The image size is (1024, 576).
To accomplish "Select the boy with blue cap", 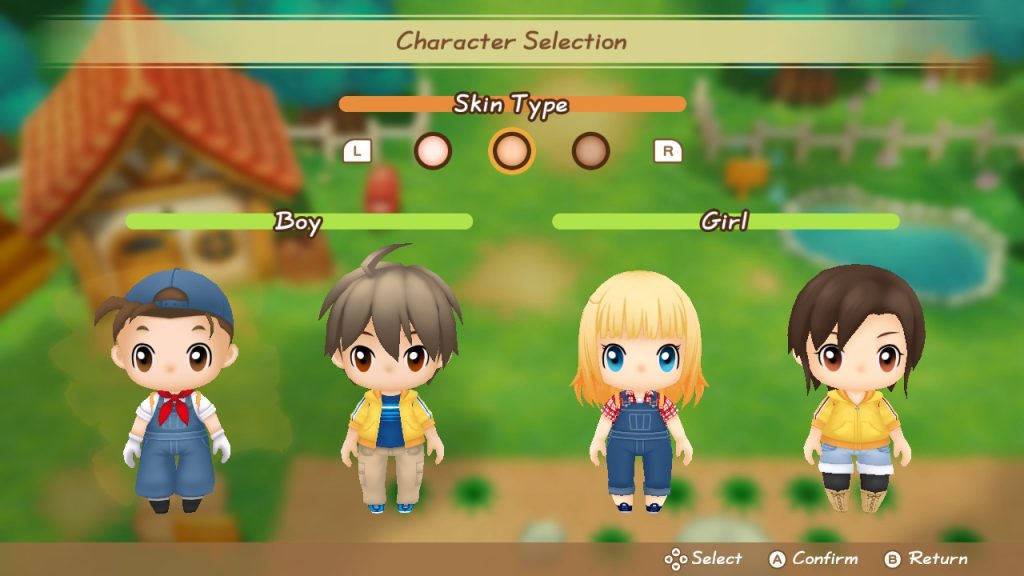I will coord(175,390).
